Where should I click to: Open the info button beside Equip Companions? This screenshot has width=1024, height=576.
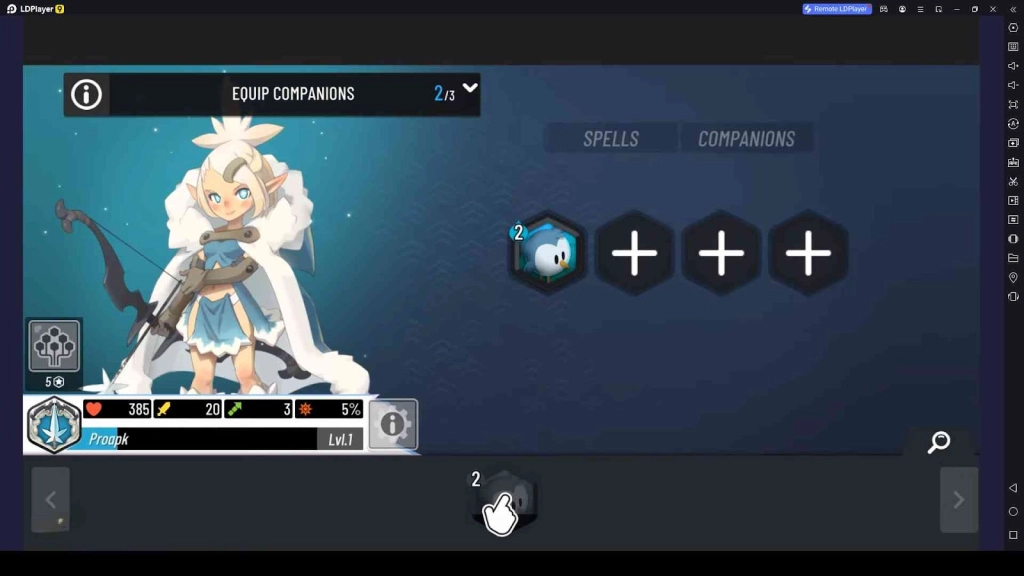click(x=86, y=94)
